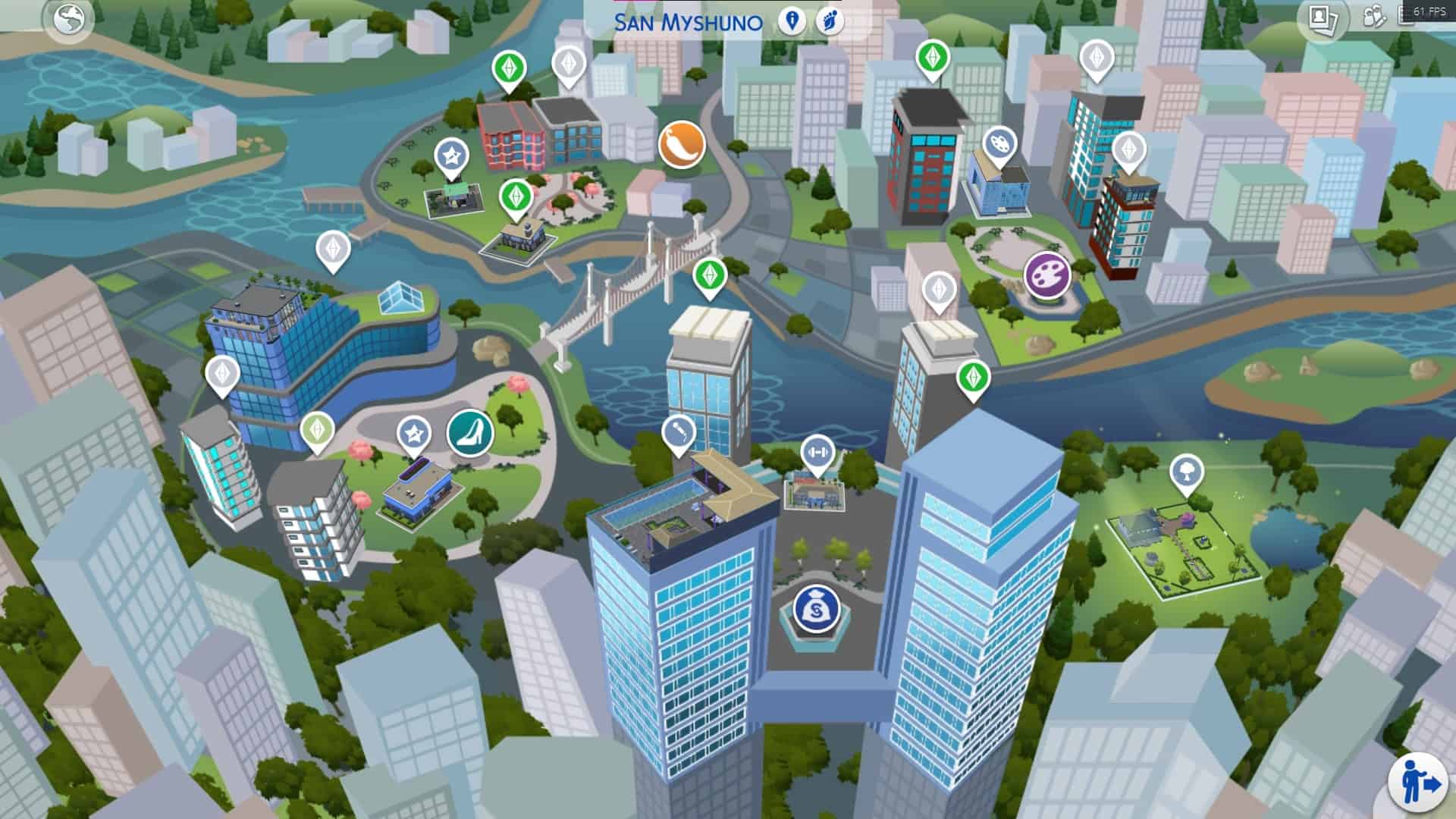Screen dimensions: 1456x819
Task: Open the Gallery photos button
Action: point(1323,20)
